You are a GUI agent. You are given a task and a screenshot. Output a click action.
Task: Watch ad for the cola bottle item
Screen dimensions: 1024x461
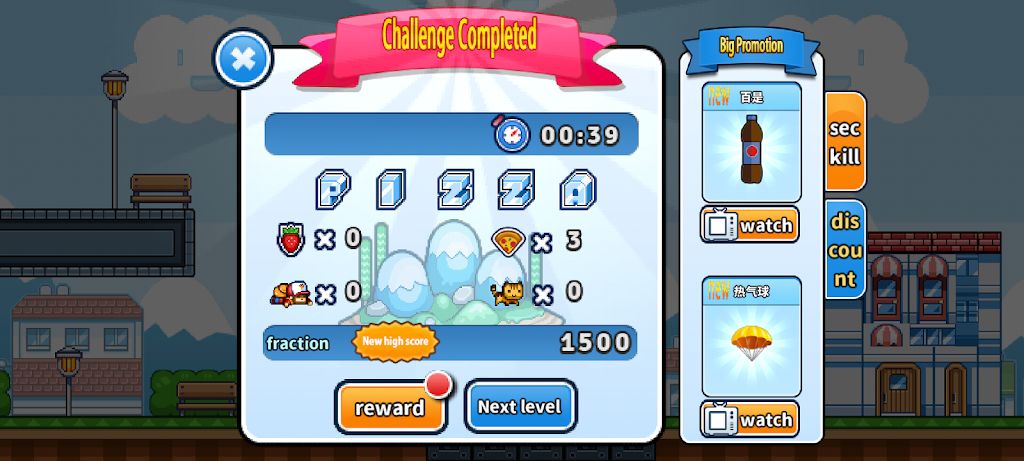click(x=751, y=225)
